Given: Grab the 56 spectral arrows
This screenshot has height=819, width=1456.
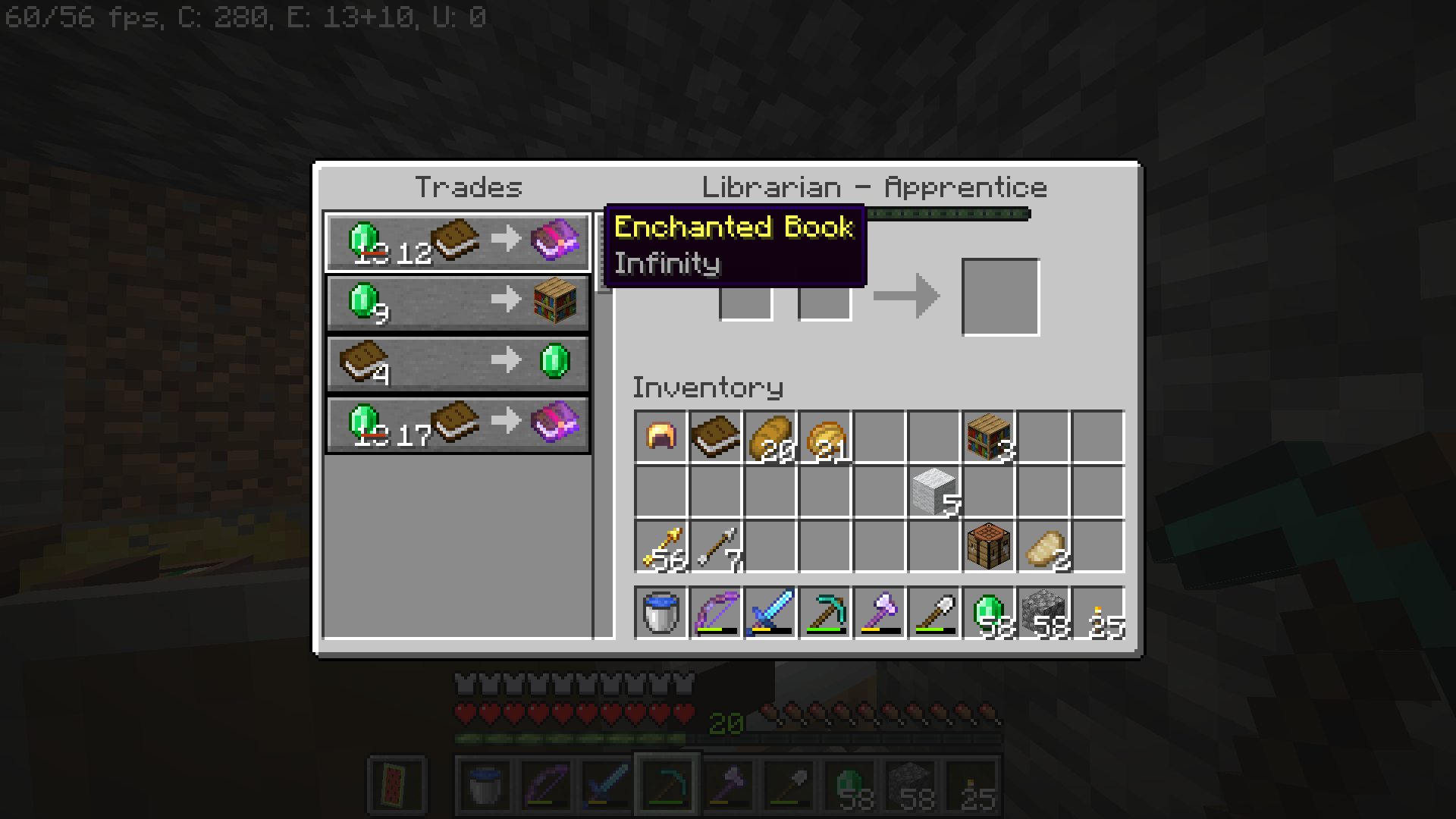Looking at the screenshot, I should pyautogui.click(x=661, y=546).
